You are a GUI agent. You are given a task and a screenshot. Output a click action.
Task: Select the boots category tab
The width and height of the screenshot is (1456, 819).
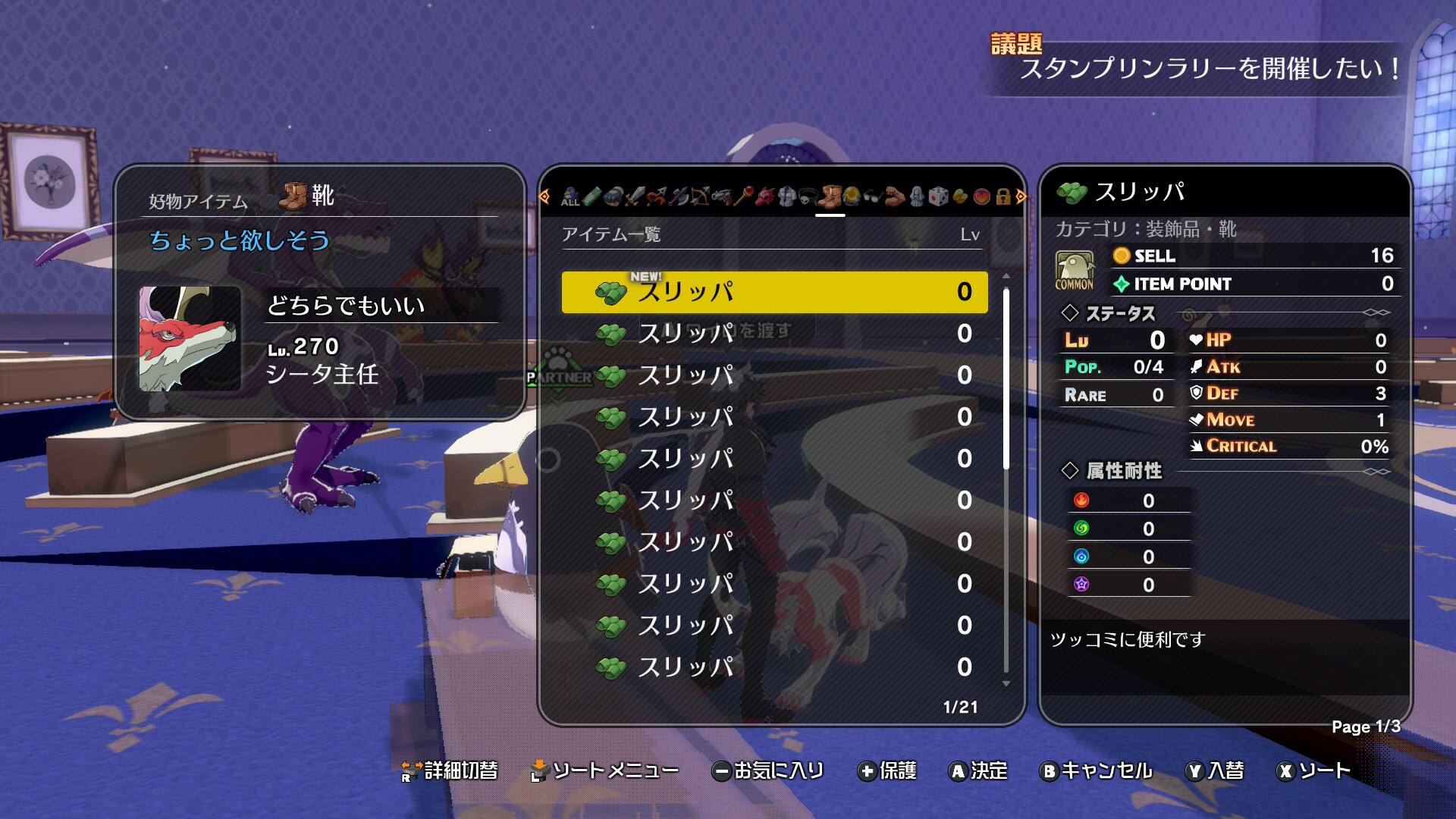(x=830, y=197)
